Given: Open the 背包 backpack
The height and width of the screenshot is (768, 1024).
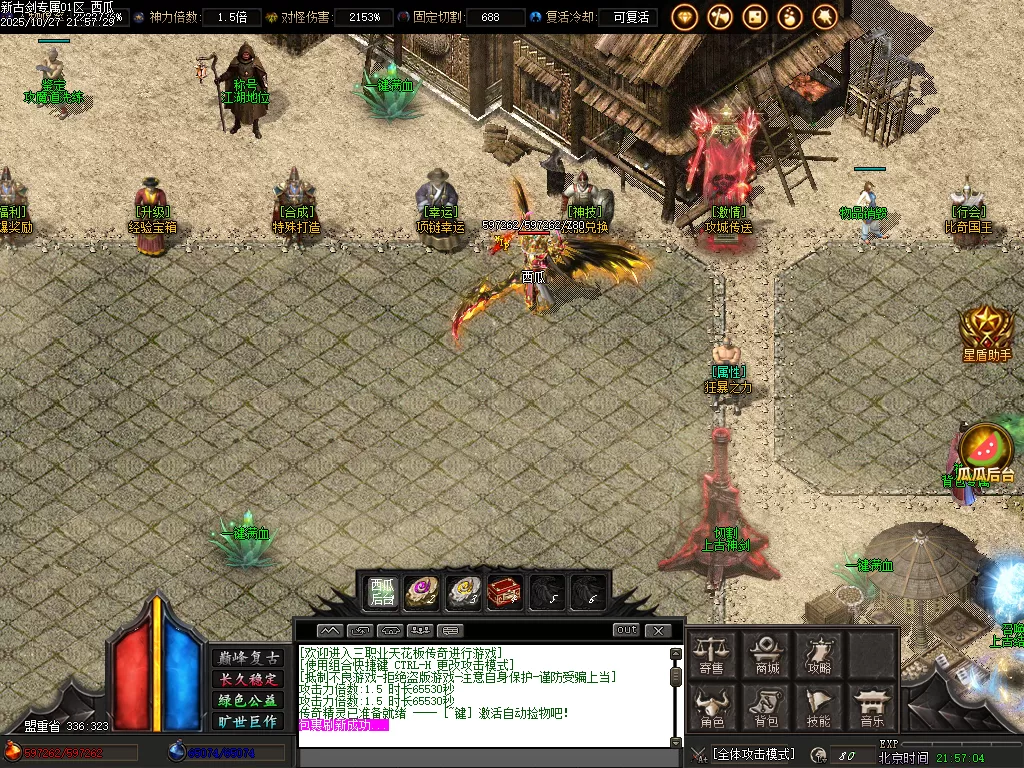Looking at the screenshot, I should (x=767, y=708).
